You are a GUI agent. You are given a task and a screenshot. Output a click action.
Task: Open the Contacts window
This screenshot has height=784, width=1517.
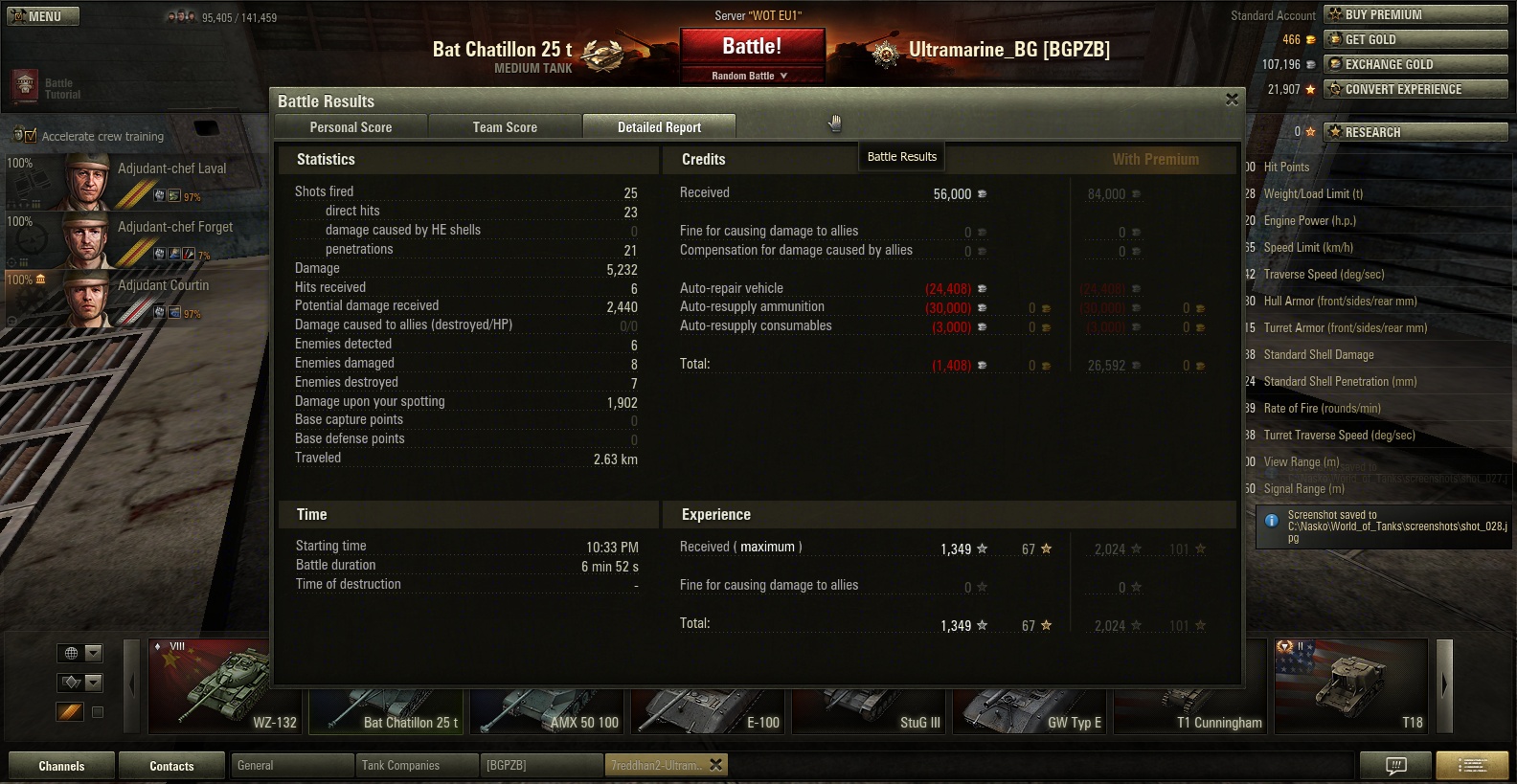171,766
